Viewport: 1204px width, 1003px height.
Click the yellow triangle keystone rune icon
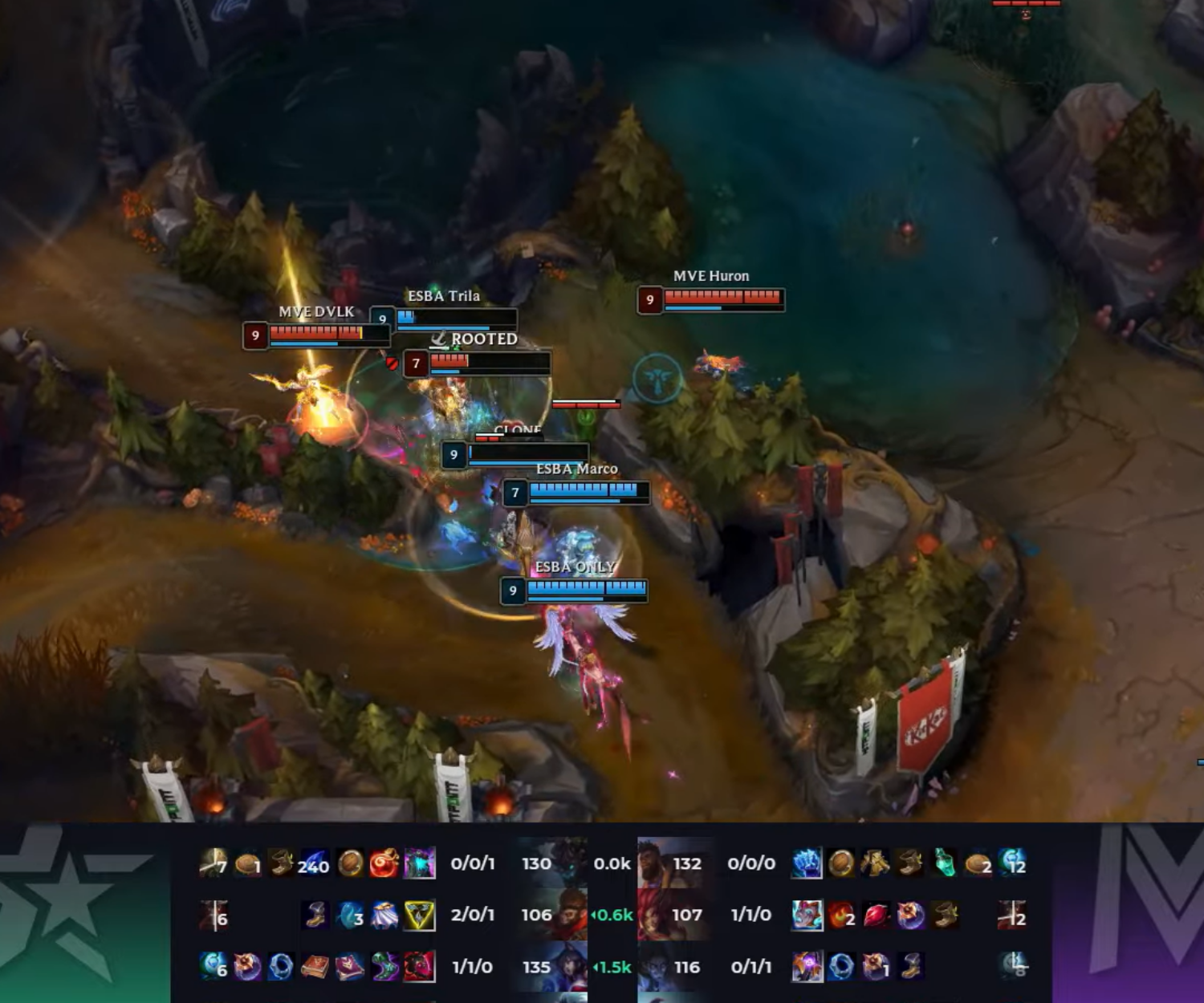(419, 915)
